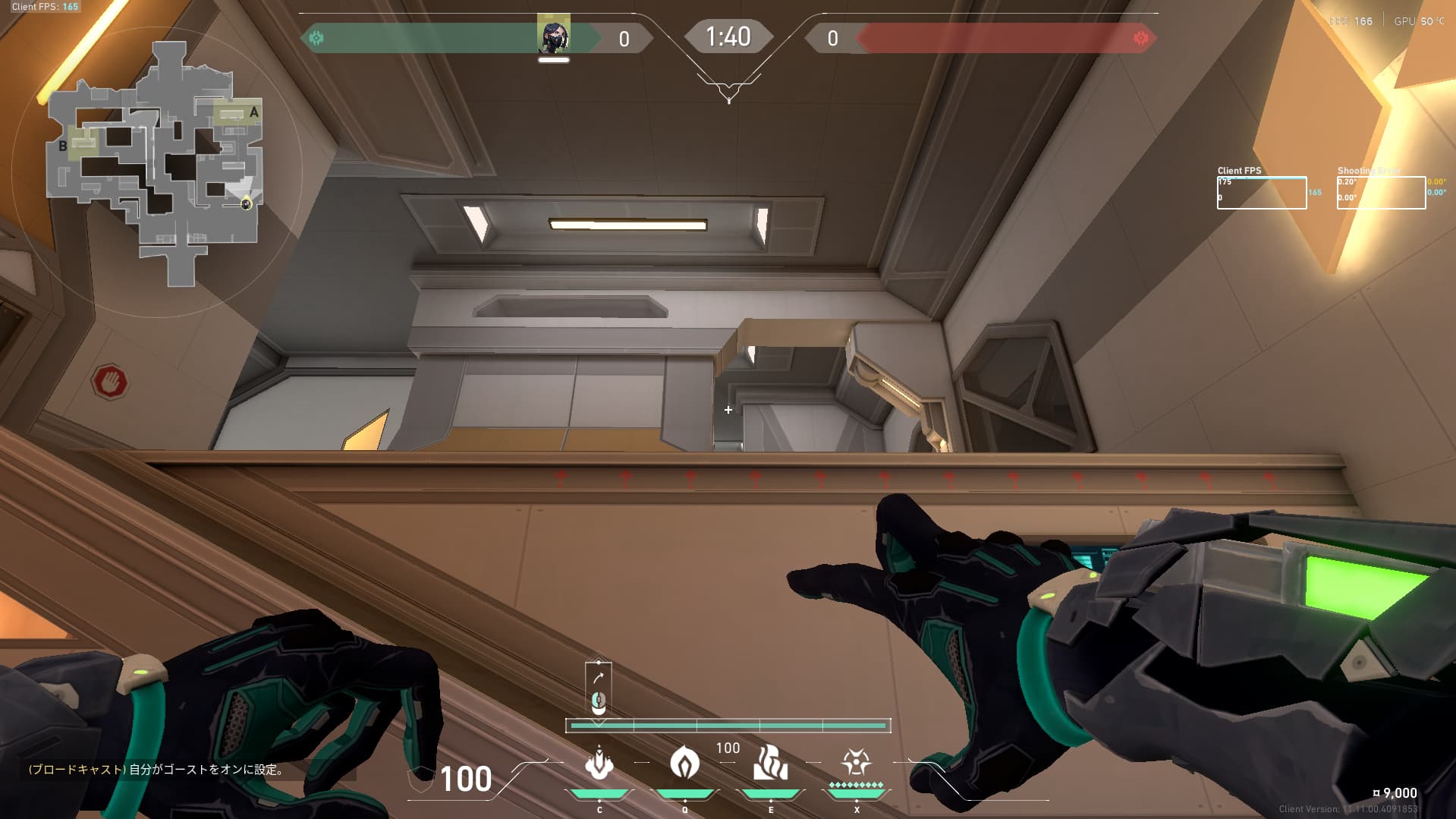The height and width of the screenshot is (819, 1456).
Task: Select the Poison Cloud ability icon
Action: [x=684, y=763]
